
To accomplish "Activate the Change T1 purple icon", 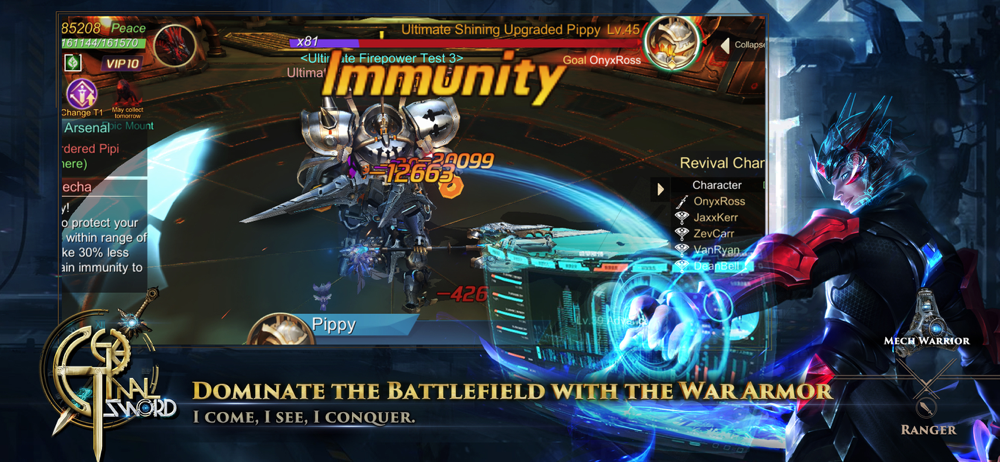I will tap(83, 95).
